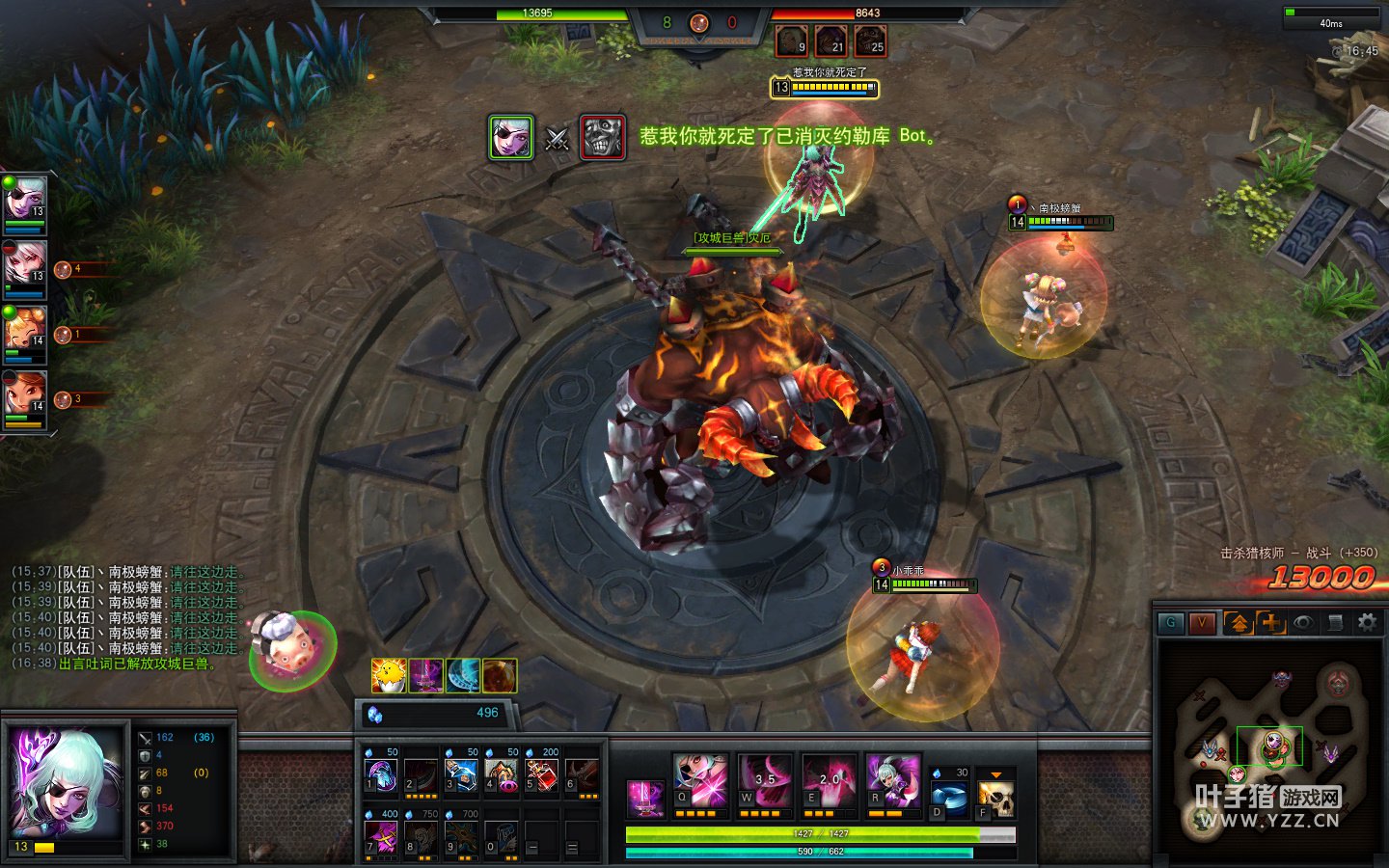Select the passive sword skill icon

coord(645,798)
